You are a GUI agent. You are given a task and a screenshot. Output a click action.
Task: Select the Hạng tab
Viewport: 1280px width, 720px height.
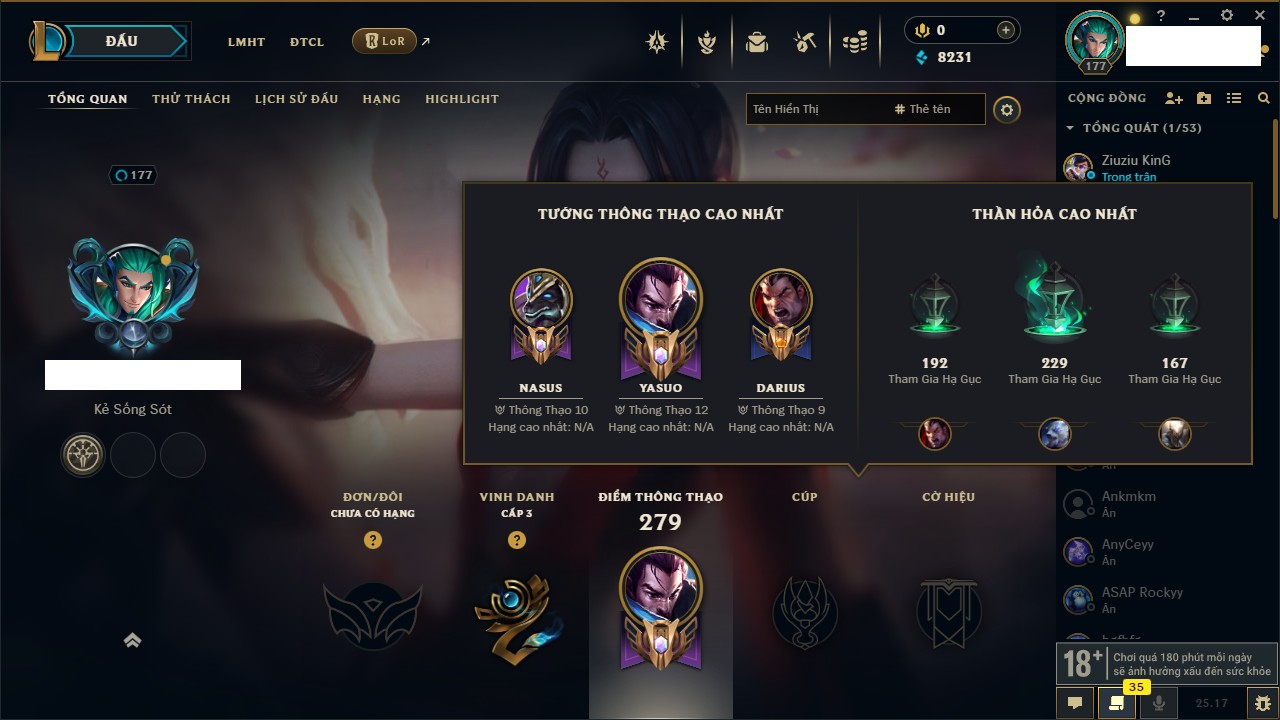point(381,99)
